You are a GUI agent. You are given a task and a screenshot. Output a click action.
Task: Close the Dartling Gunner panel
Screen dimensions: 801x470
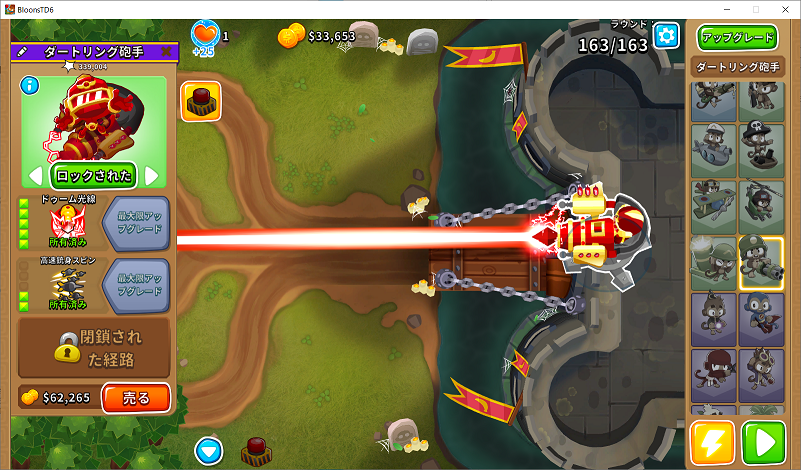pos(166,51)
